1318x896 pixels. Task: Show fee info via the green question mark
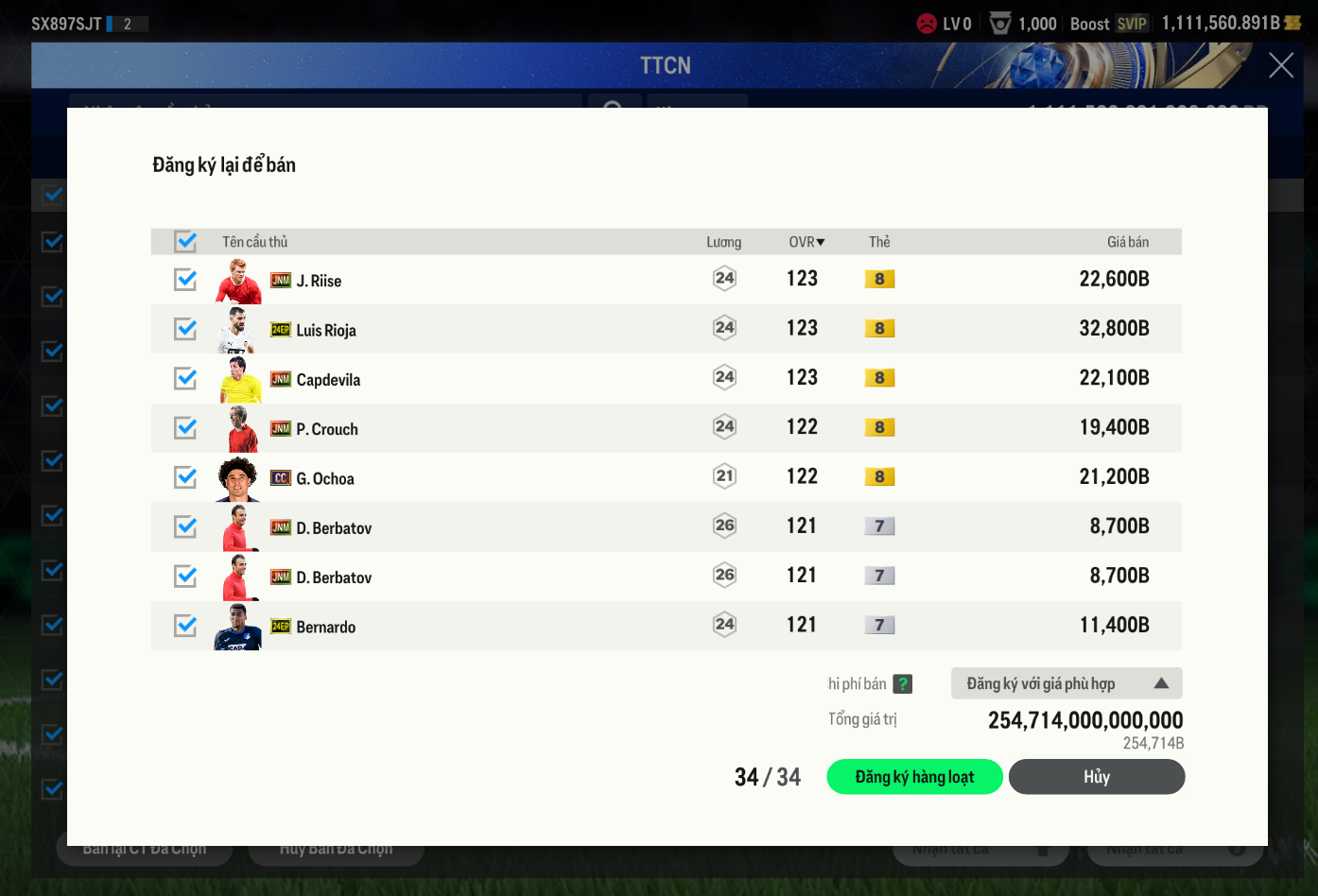(x=903, y=683)
